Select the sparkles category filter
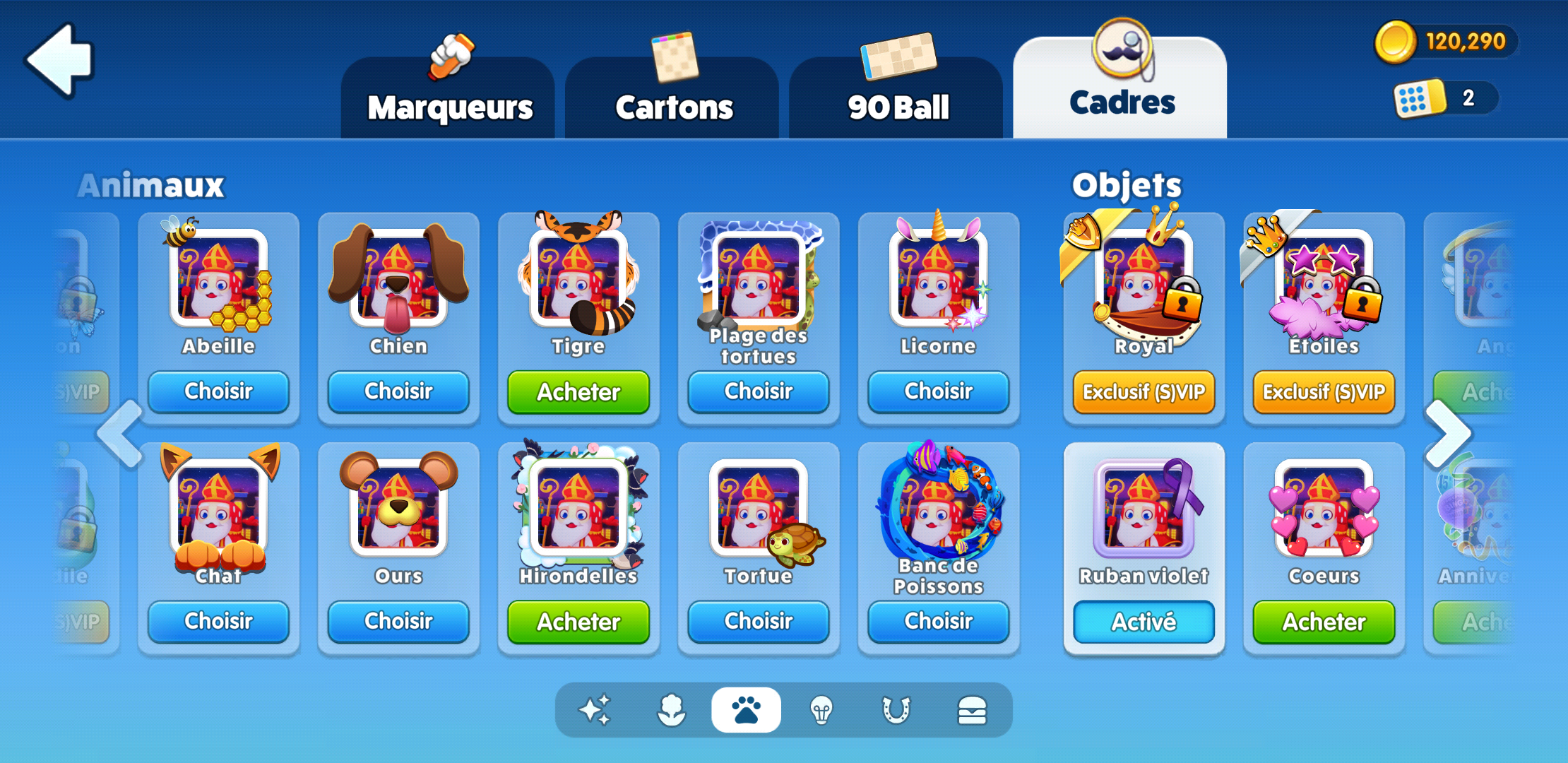 pyautogui.click(x=595, y=710)
